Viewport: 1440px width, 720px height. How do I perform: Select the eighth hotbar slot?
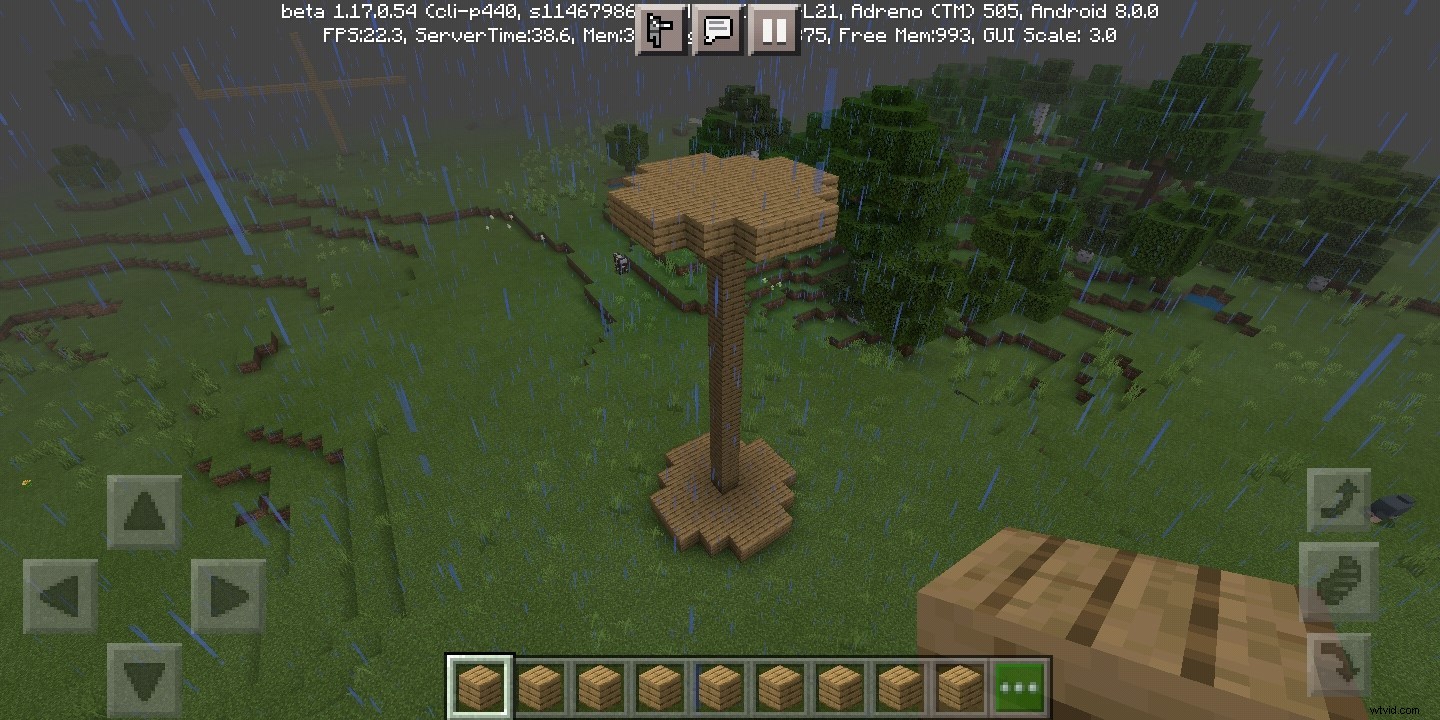[x=899, y=684]
